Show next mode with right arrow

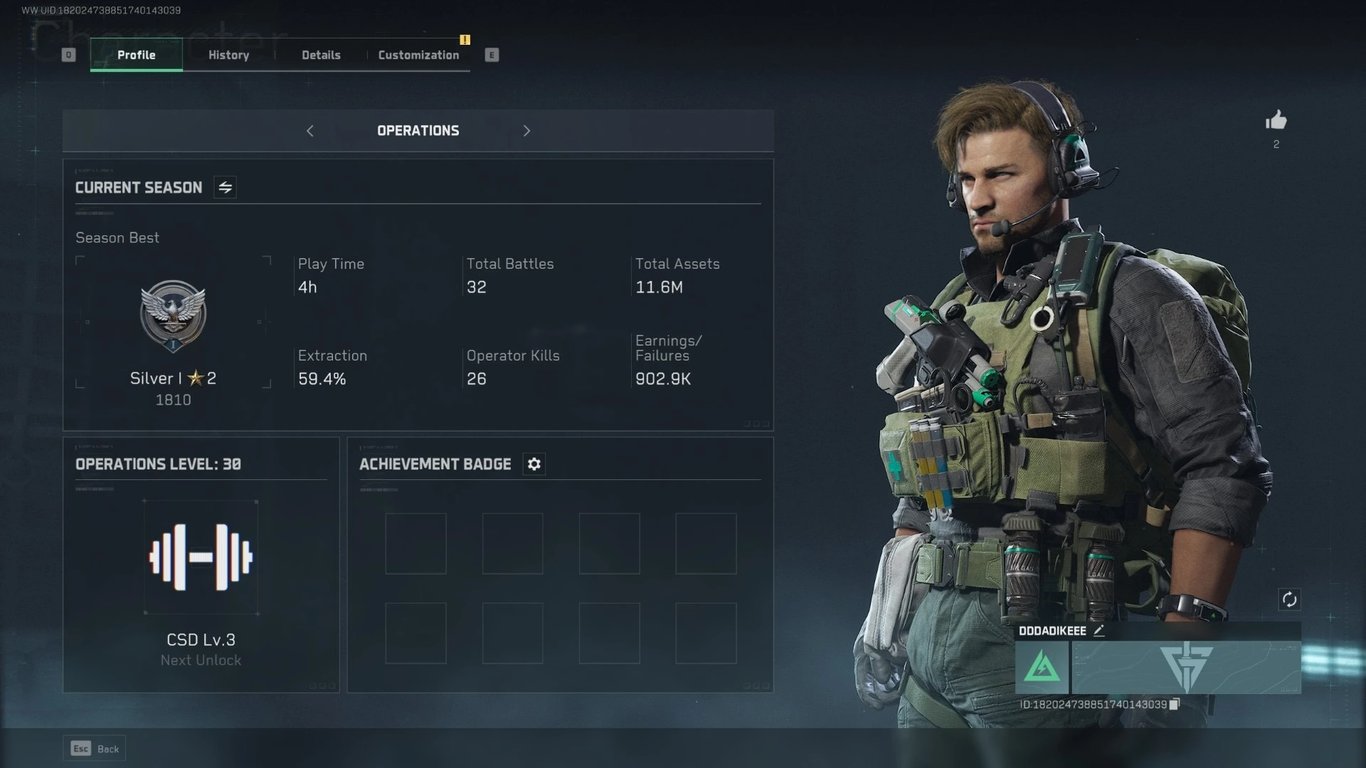point(527,131)
